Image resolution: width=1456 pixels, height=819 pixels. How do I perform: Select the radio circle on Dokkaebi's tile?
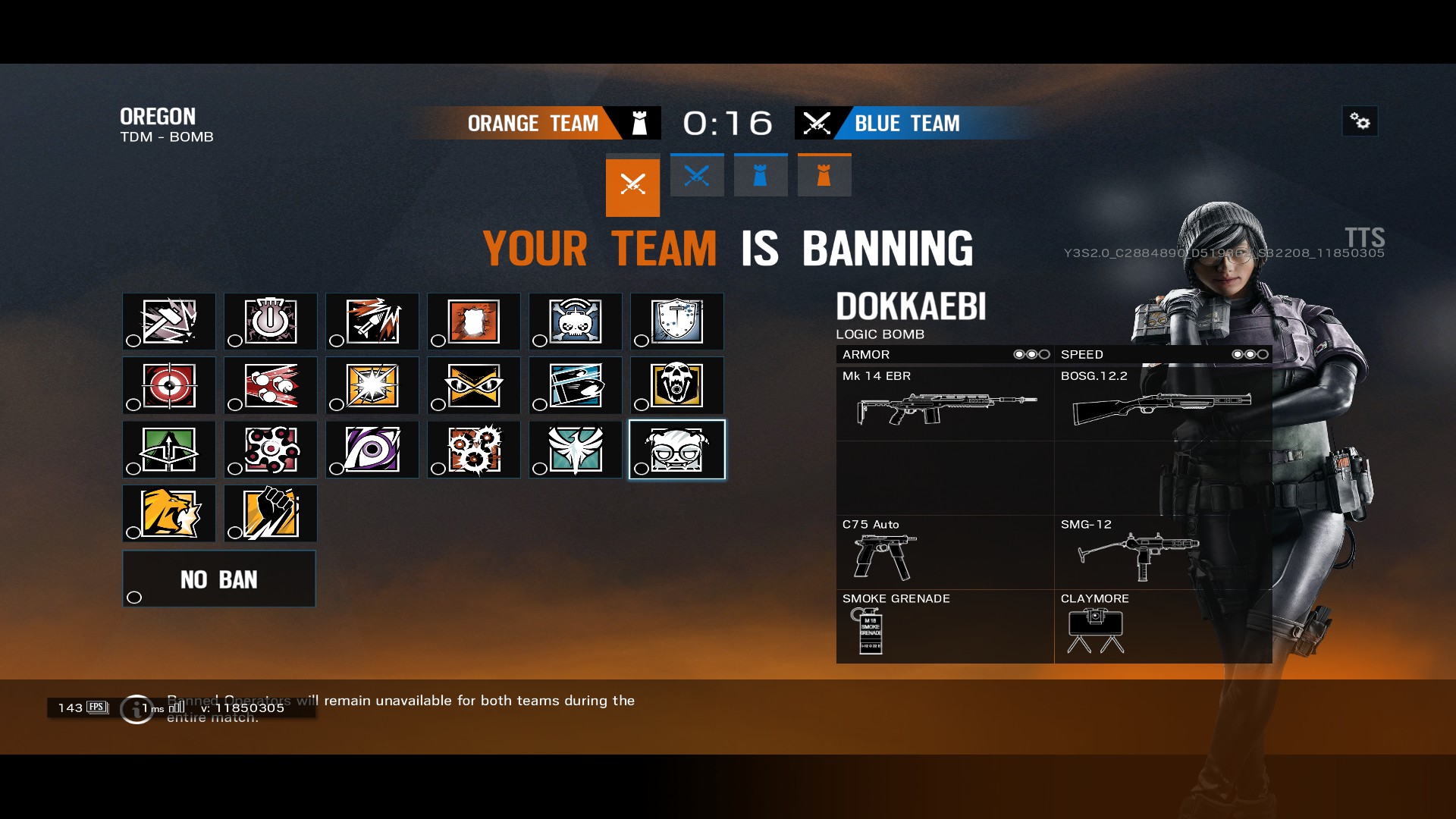[642, 469]
